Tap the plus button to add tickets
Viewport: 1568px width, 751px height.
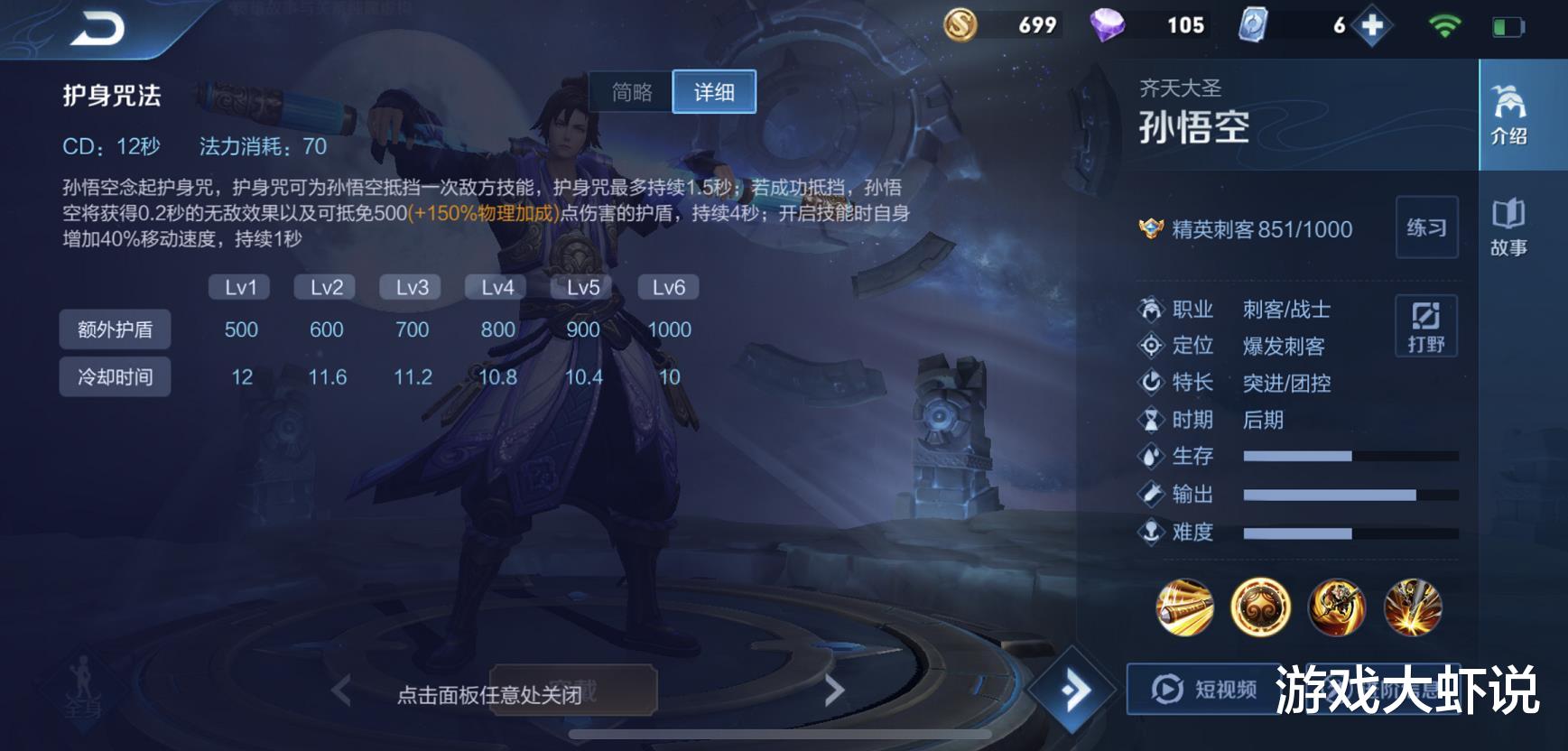click(1372, 24)
